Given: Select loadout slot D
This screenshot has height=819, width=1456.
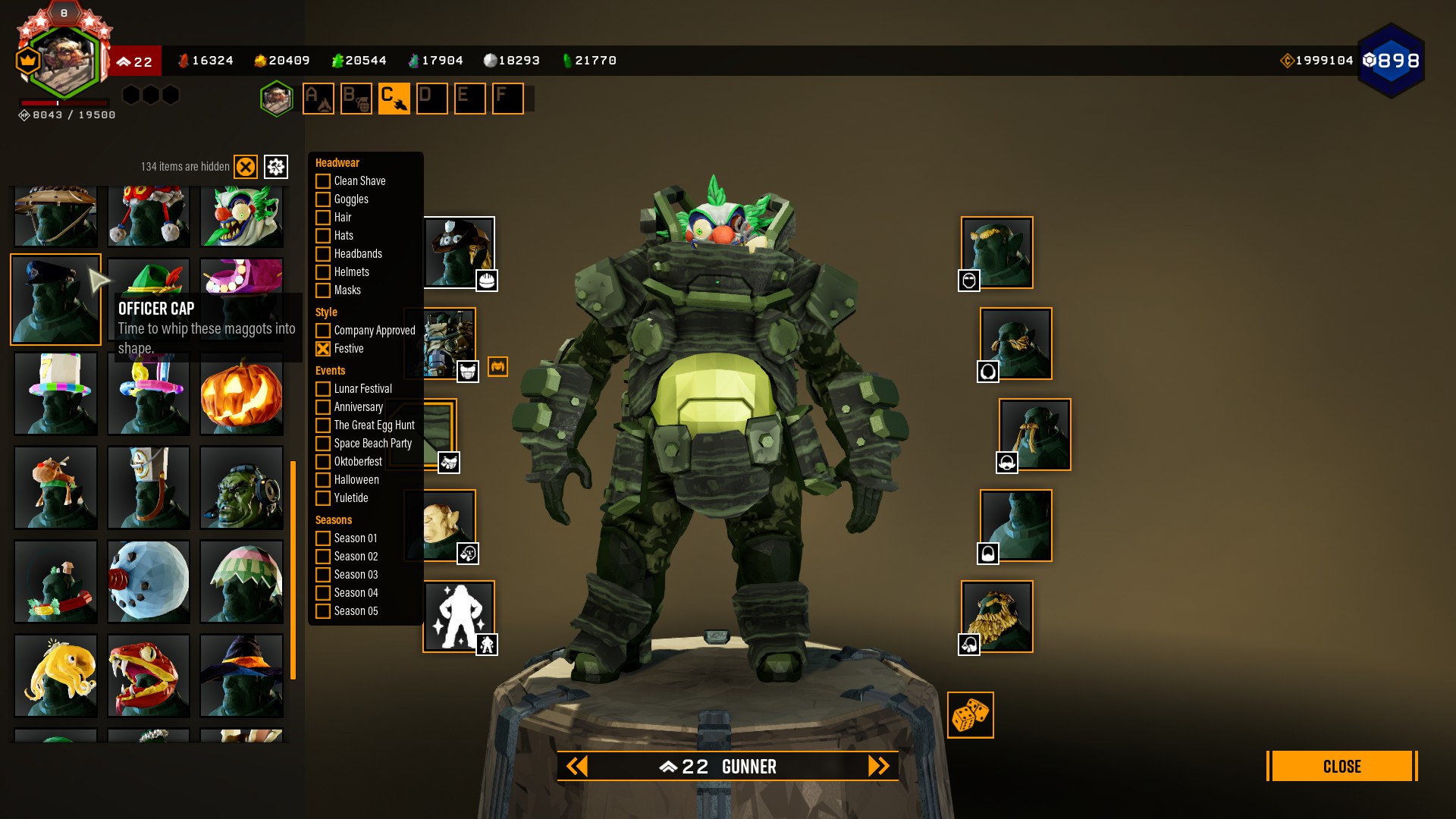Looking at the screenshot, I should (x=431, y=99).
